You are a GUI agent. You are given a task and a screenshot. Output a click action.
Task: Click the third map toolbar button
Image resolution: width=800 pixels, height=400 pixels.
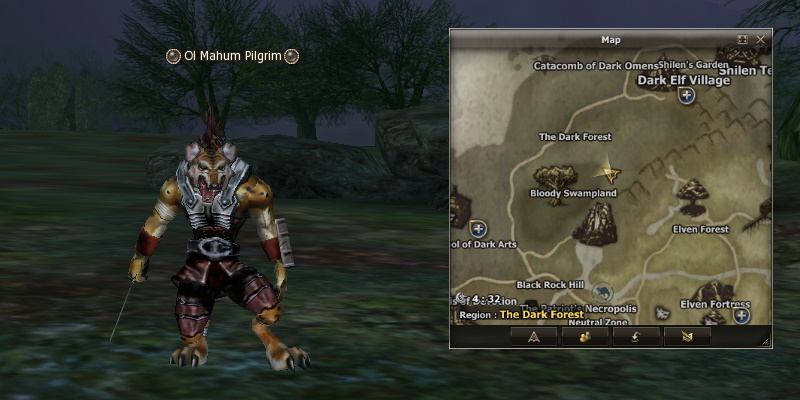(636, 337)
